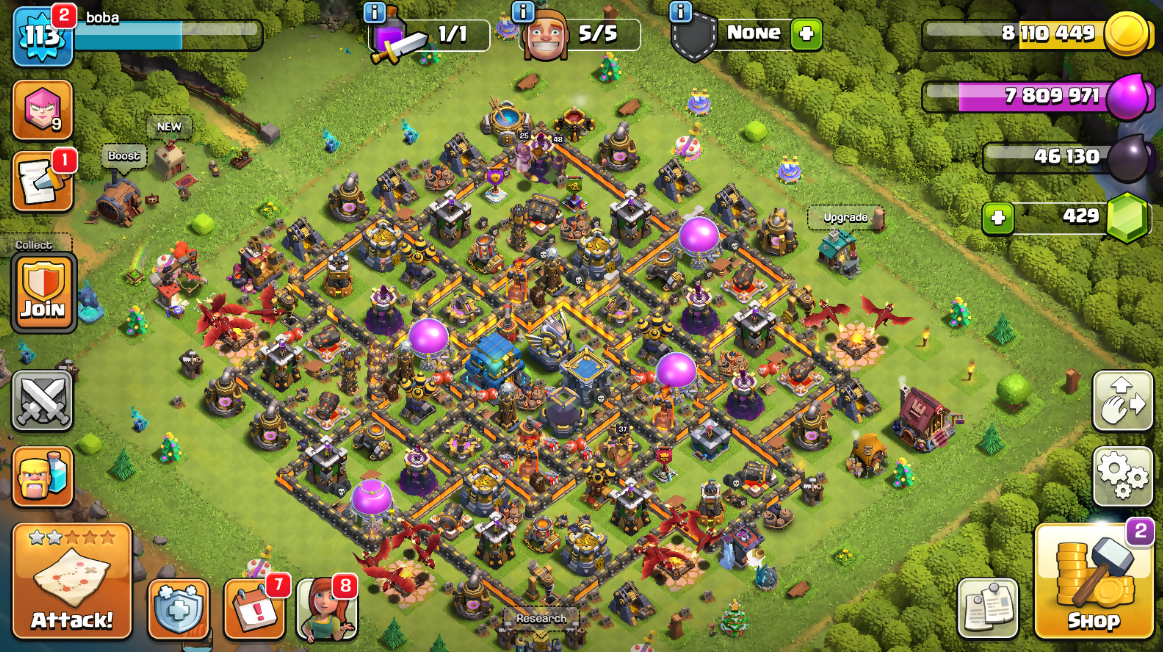Open the gear Settings menu

pyautogui.click(x=1123, y=476)
